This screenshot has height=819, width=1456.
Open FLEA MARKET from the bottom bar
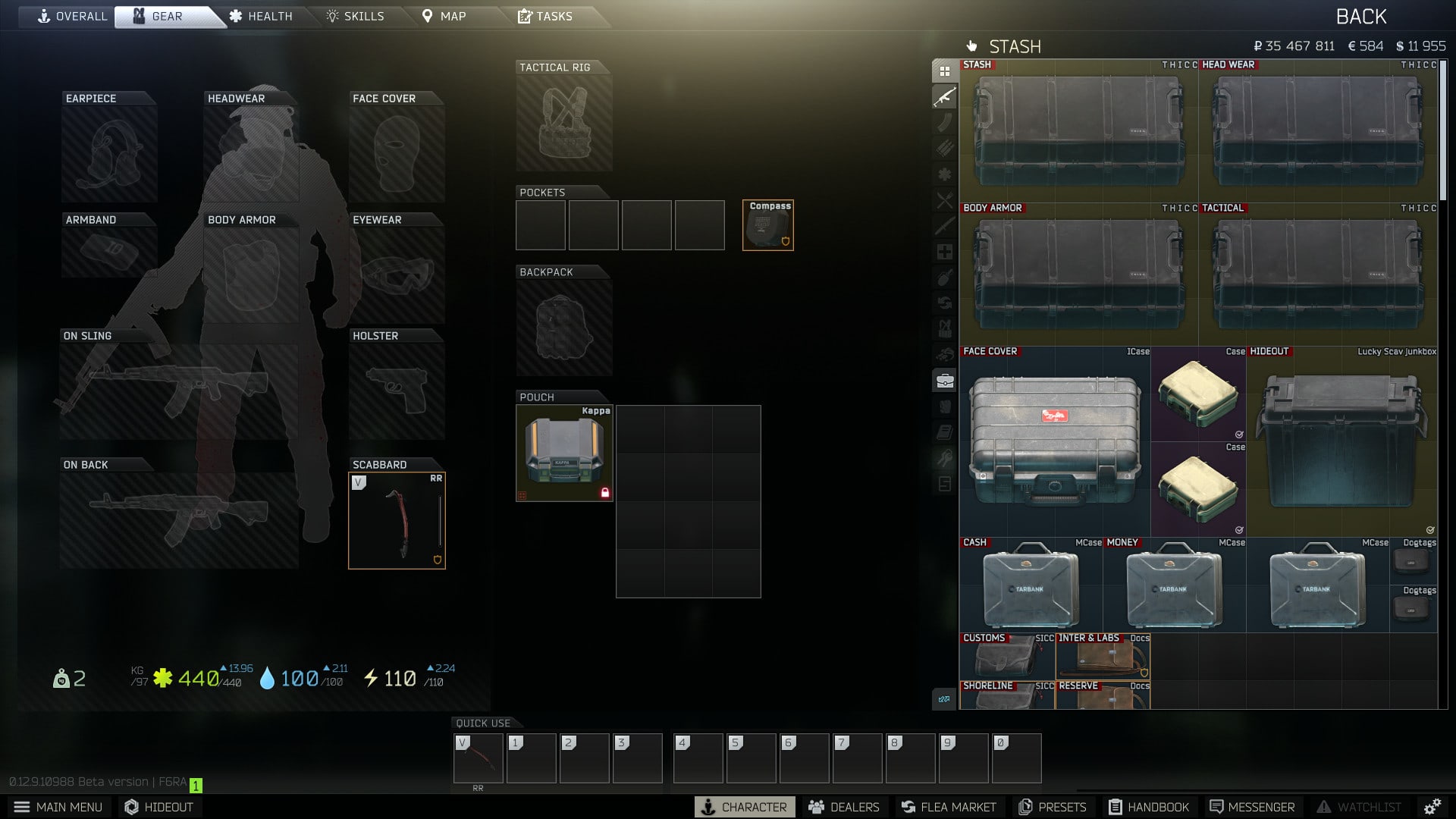click(948, 807)
